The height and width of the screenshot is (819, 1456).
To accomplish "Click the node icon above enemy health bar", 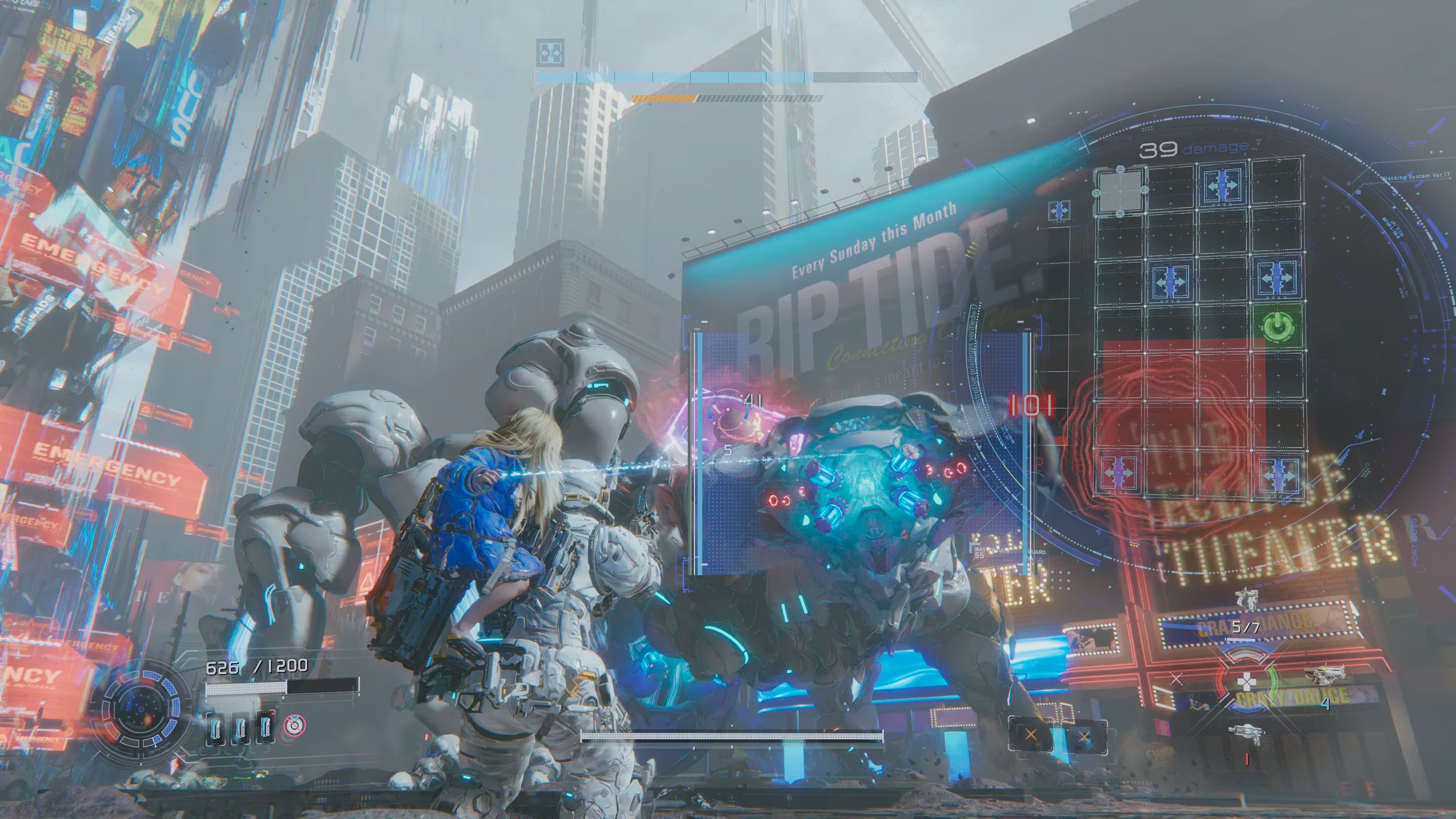I will click(549, 52).
